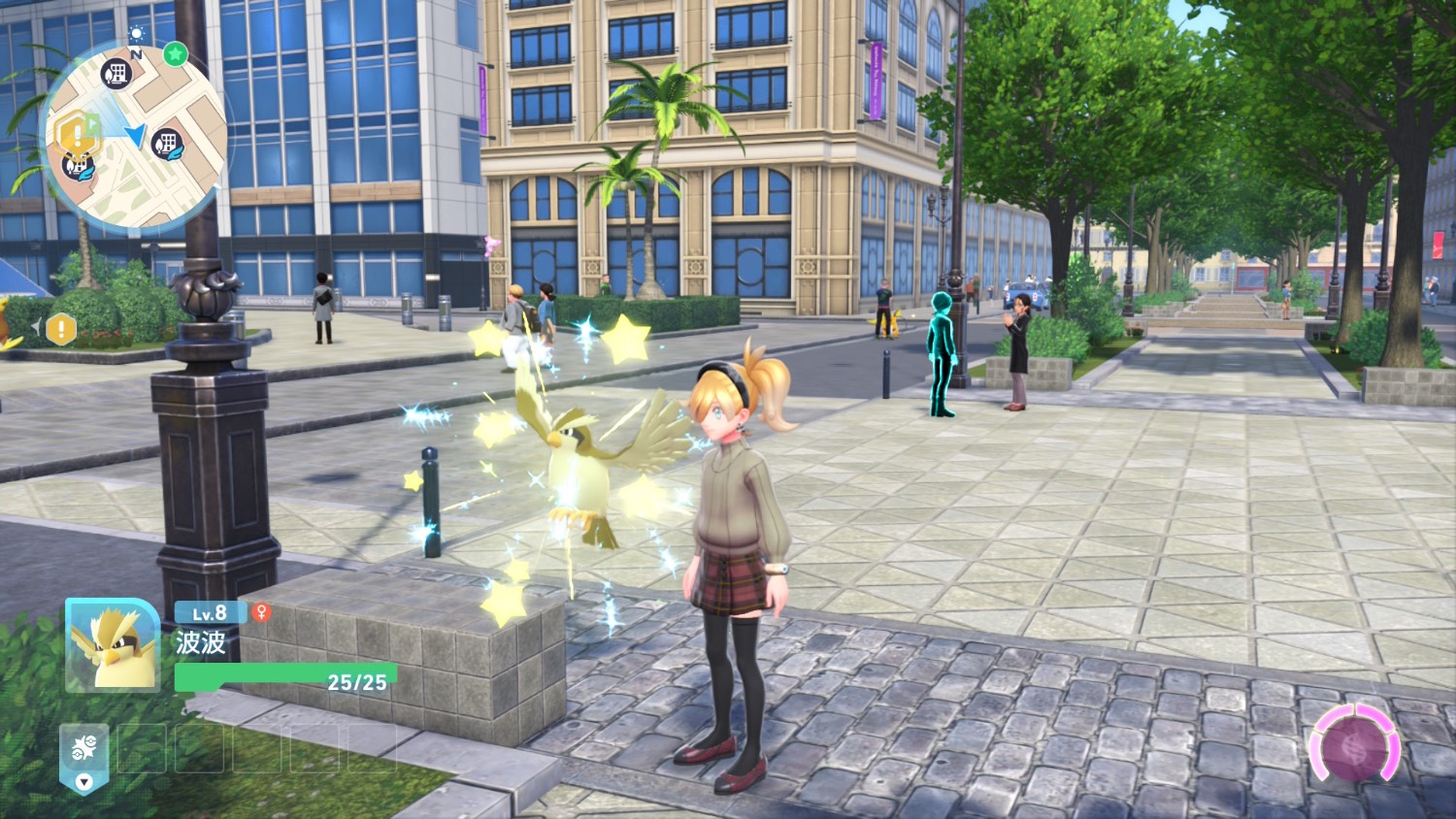1456x819 pixels.
Task: Expand the dropdown arrow beneath the Poké Ball icon
Action: click(x=84, y=781)
